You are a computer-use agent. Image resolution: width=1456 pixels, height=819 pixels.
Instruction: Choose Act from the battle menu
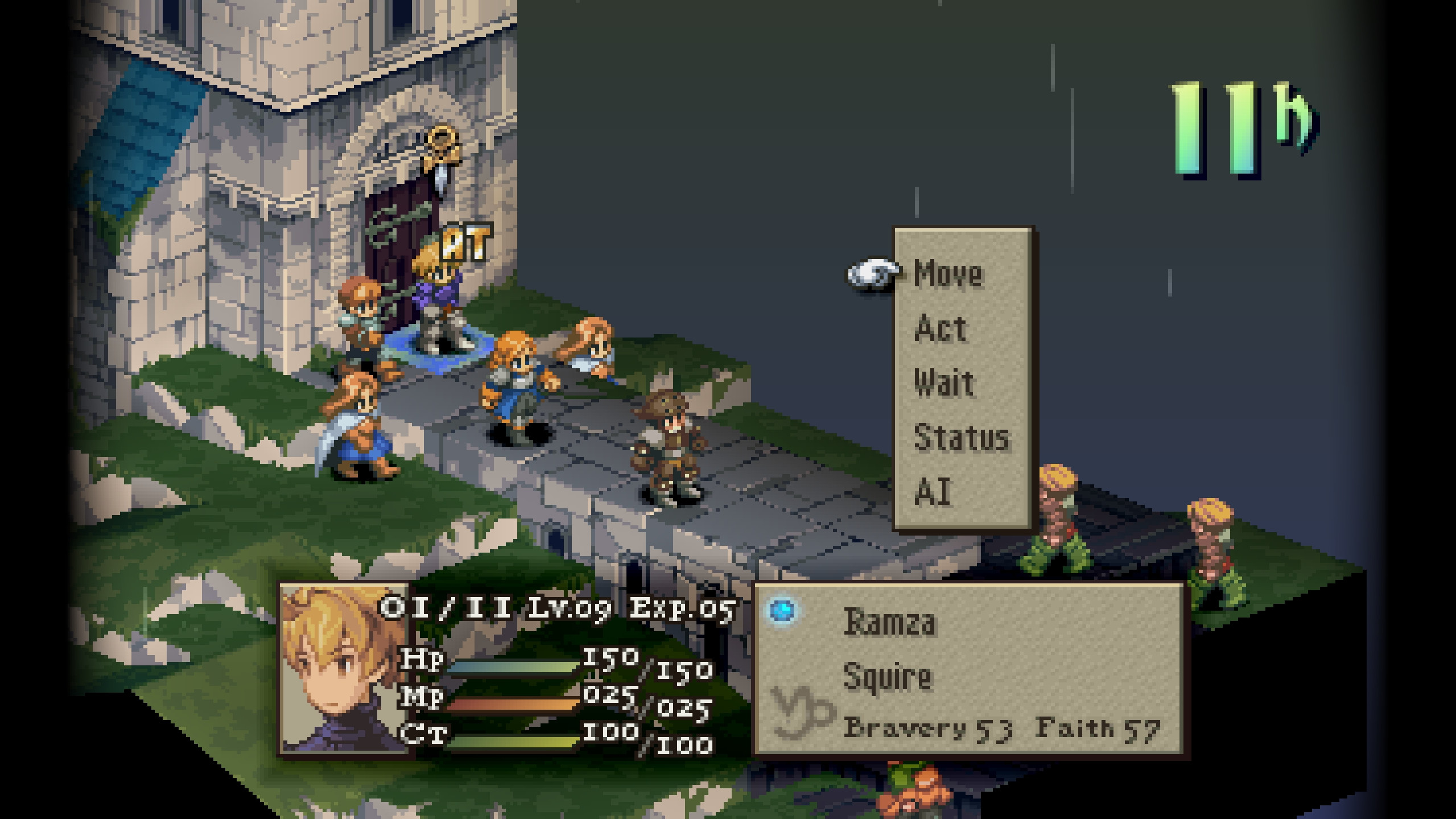click(942, 328)
